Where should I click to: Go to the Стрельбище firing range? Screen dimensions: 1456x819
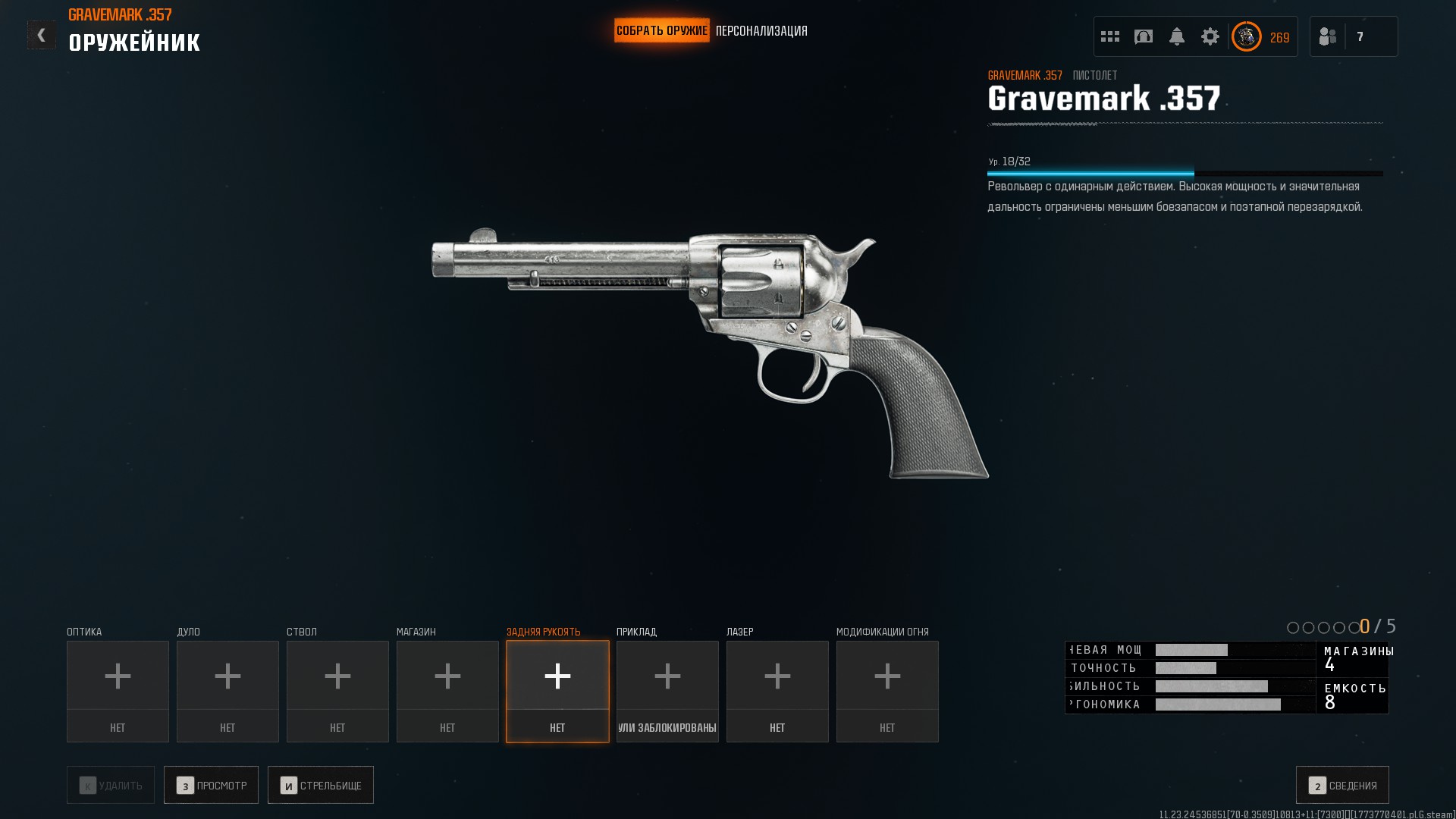(320, 785)
